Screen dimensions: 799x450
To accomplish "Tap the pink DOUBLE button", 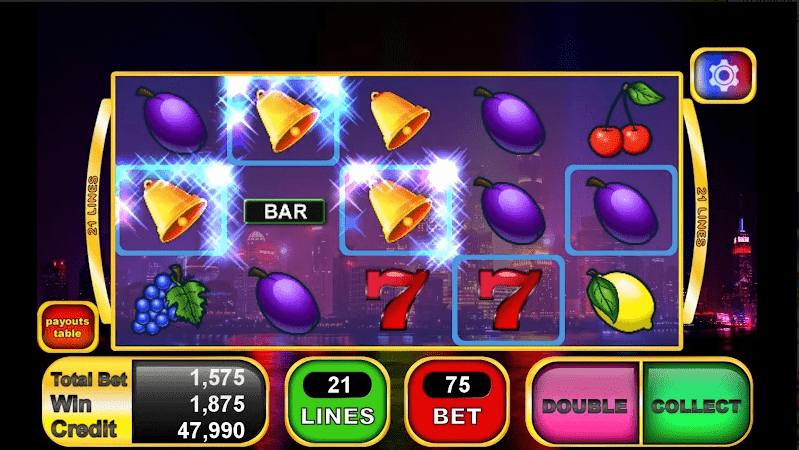I will click(x=585, y=405).
